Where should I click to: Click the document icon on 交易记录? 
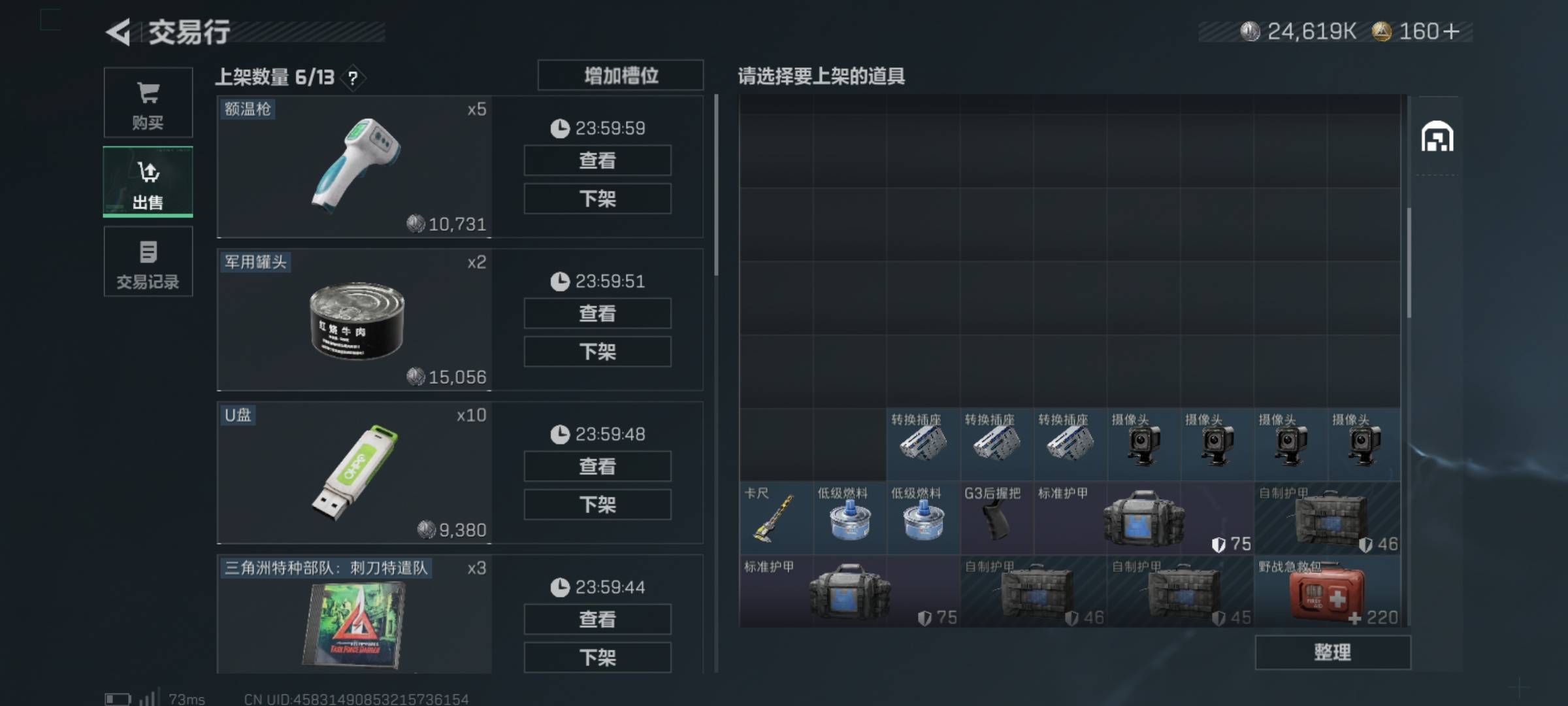pyautogui.click(x=148, y=251)
